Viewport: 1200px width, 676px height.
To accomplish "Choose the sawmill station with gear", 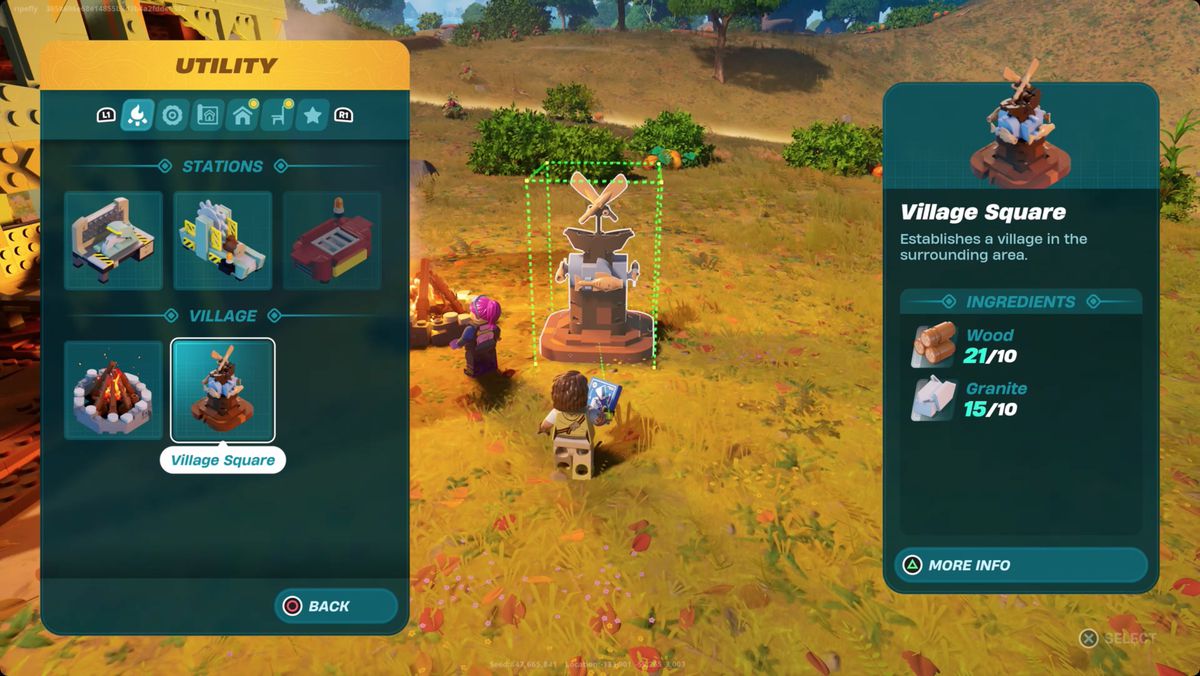I will pyautogui.click(x=223, y=241).
